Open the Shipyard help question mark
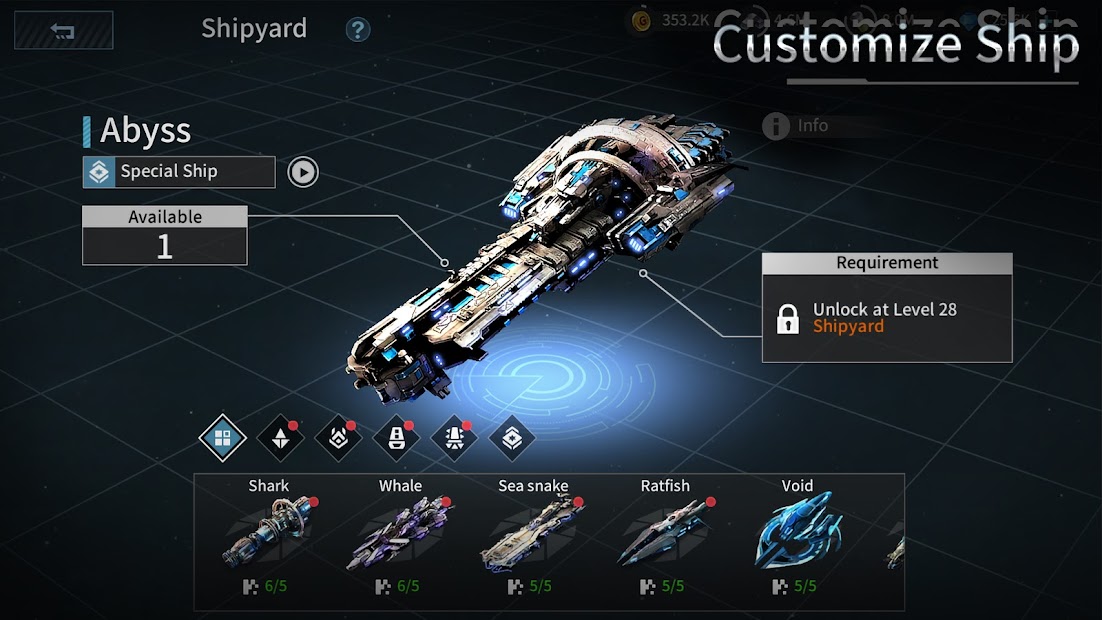1102x620 pixels. [357, 29]
